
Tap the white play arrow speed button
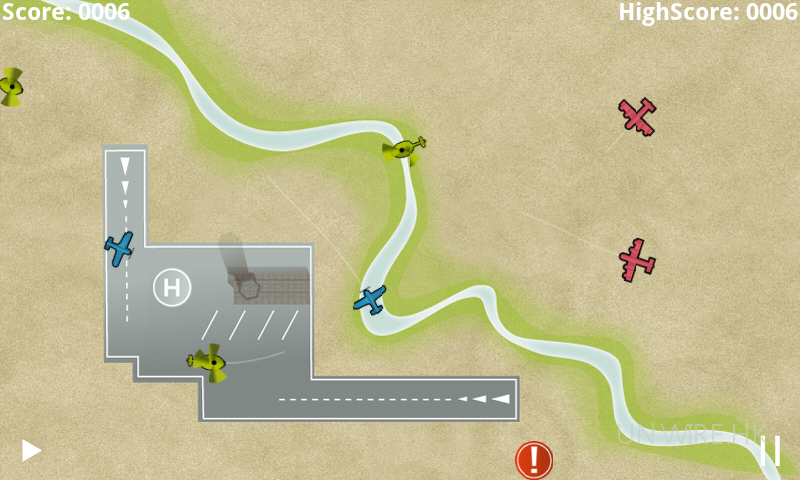pos(32,451)
